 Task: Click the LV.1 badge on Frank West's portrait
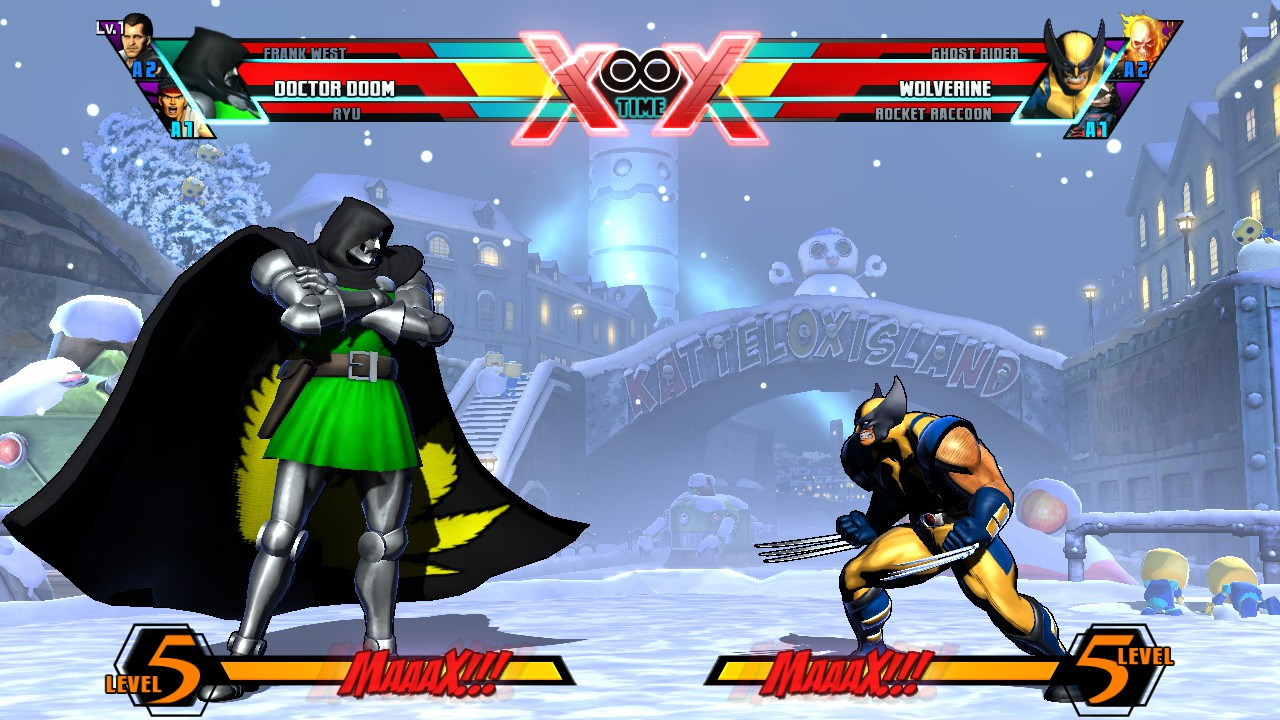(x=108, y=26)
